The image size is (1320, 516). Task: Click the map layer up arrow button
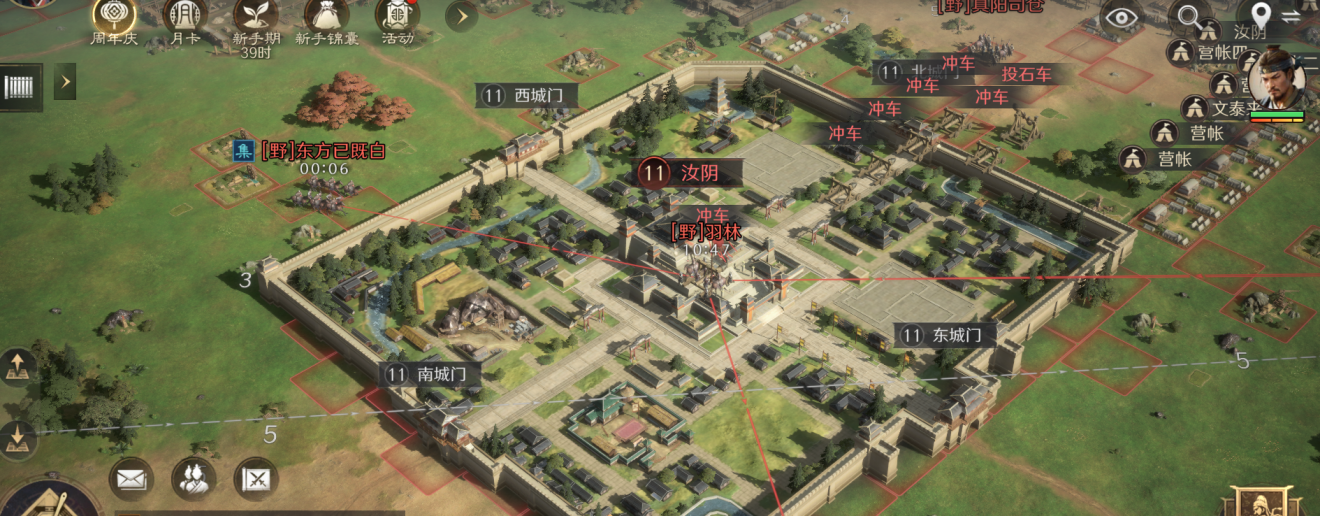point(17,368)
